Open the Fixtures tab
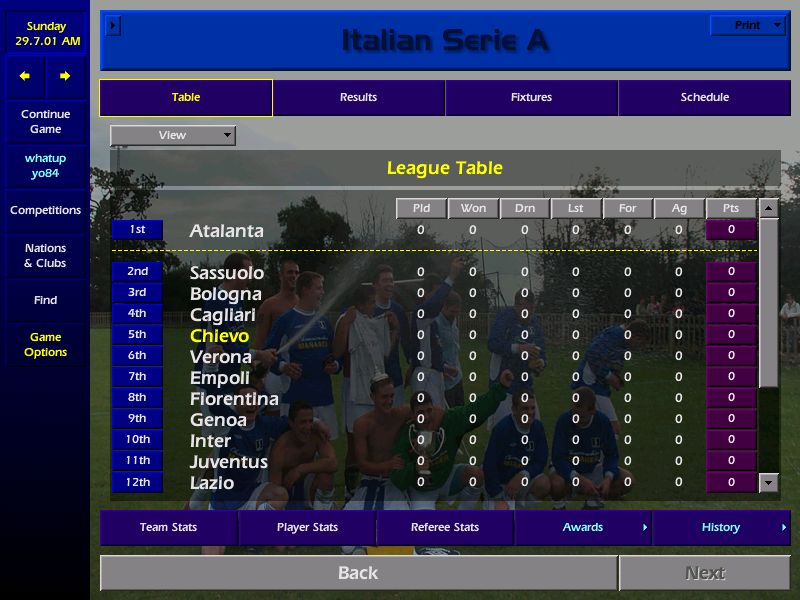 [x=531, y=98]
